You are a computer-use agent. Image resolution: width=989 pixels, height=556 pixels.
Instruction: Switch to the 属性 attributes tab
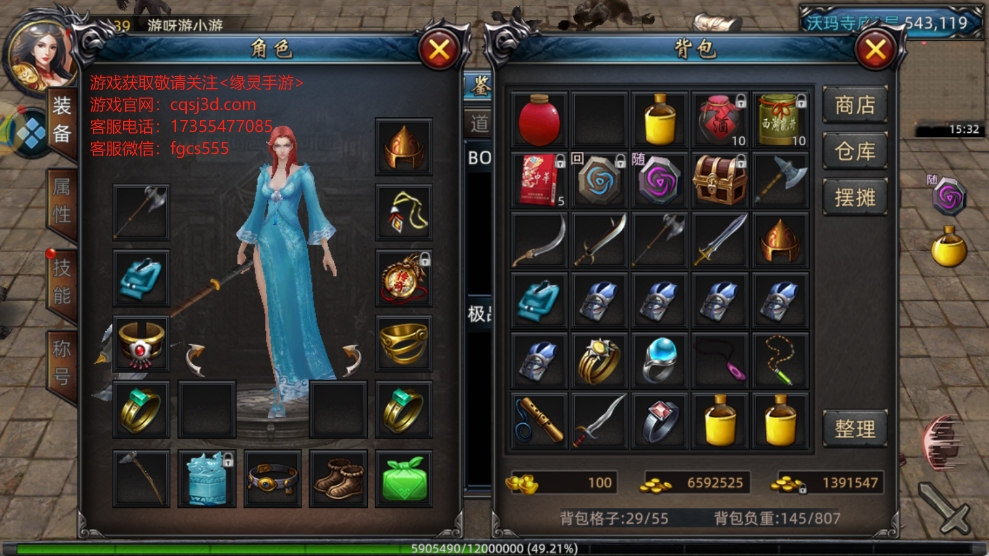pos(62,203)
